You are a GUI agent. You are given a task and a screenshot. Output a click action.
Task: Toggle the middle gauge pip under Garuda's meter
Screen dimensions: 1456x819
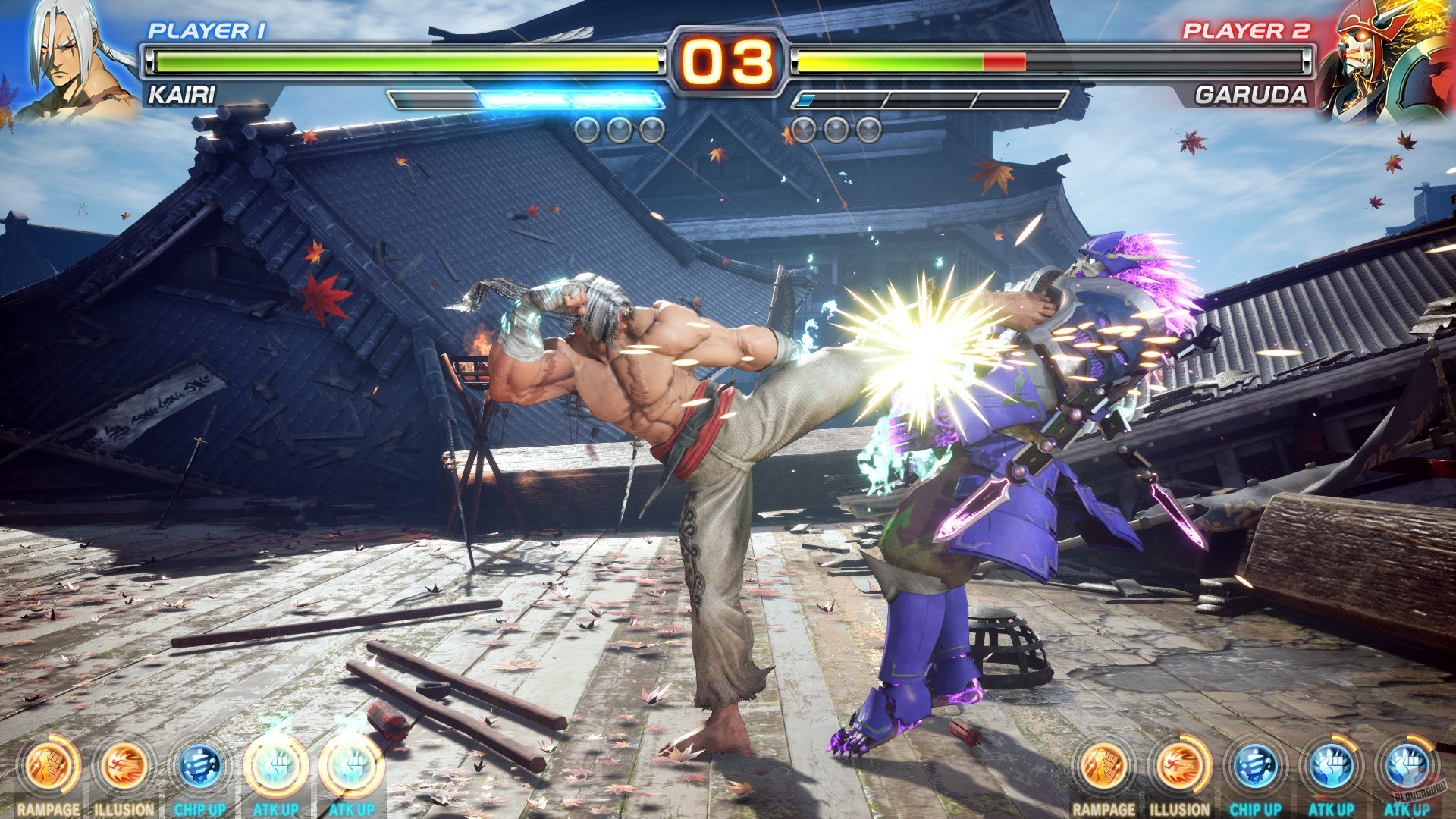pyautogui.click(x=836, y=129)
